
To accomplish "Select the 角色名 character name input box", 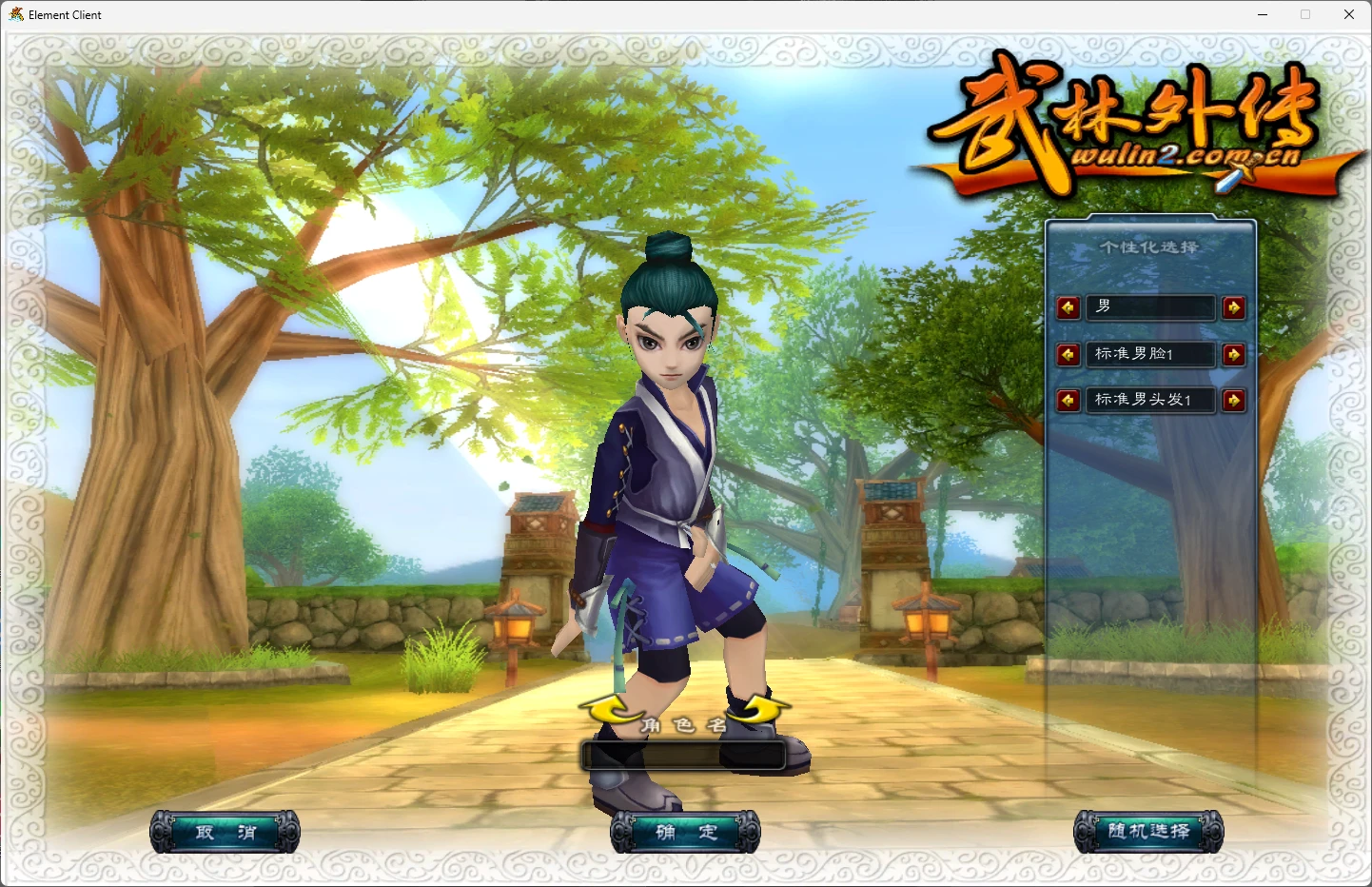I will 683,756.
